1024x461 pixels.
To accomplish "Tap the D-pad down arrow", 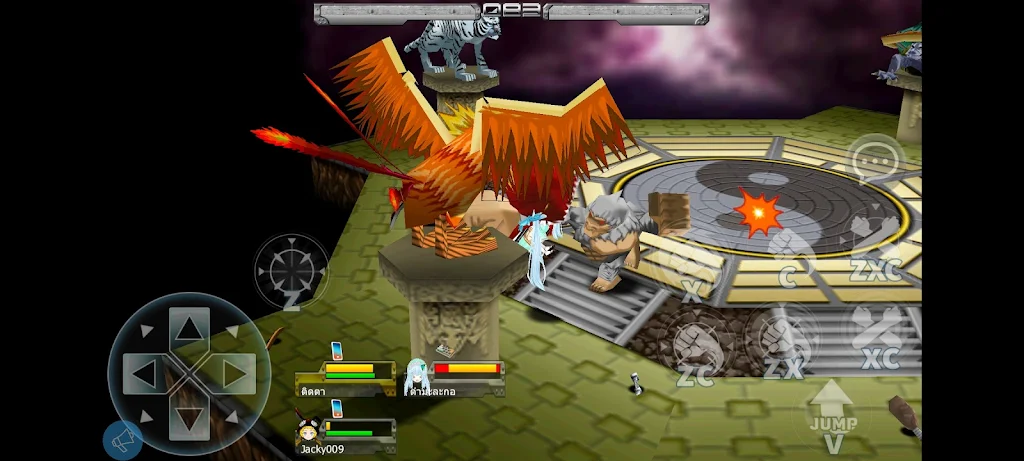I will coord(189,420).
